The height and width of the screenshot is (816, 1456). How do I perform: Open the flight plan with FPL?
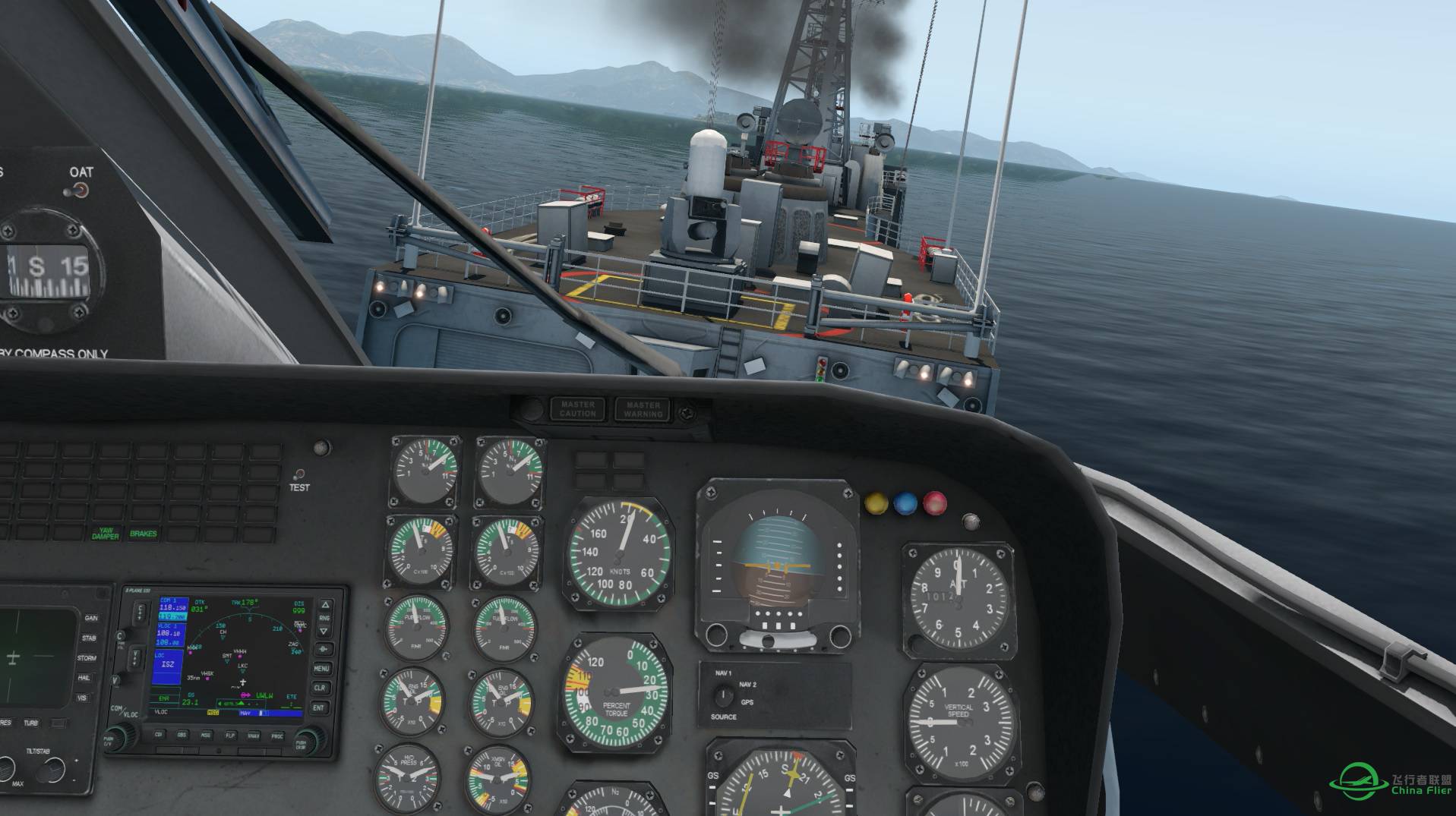(229, 735)
